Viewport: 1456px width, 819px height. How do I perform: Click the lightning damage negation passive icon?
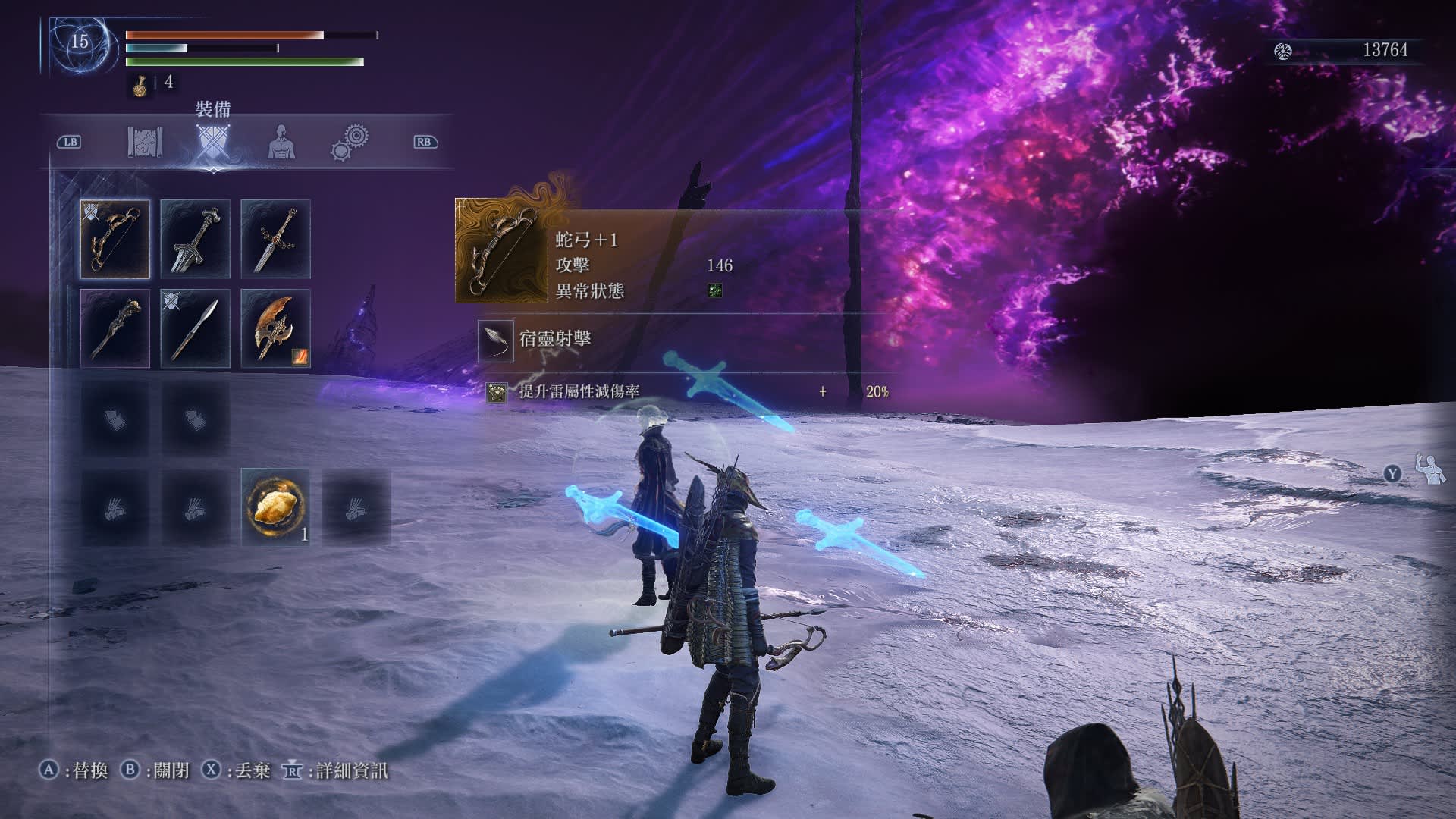pyautogui.click(x=497, y=392)
